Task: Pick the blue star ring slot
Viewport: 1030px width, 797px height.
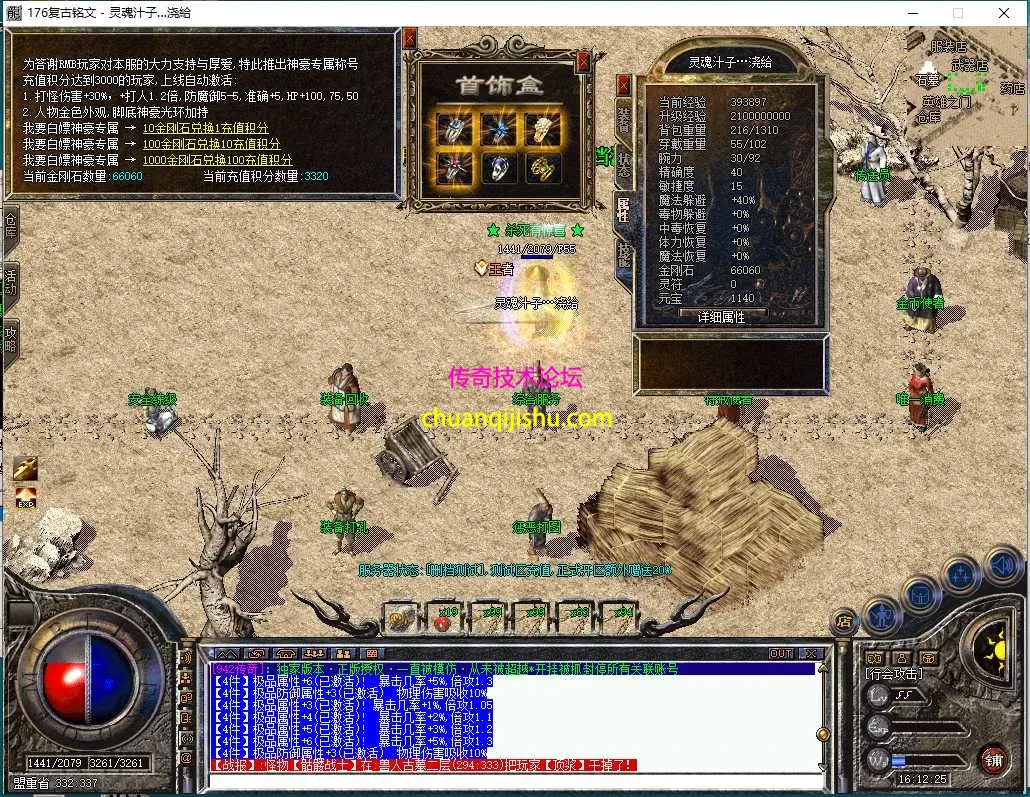Action: 497,127
